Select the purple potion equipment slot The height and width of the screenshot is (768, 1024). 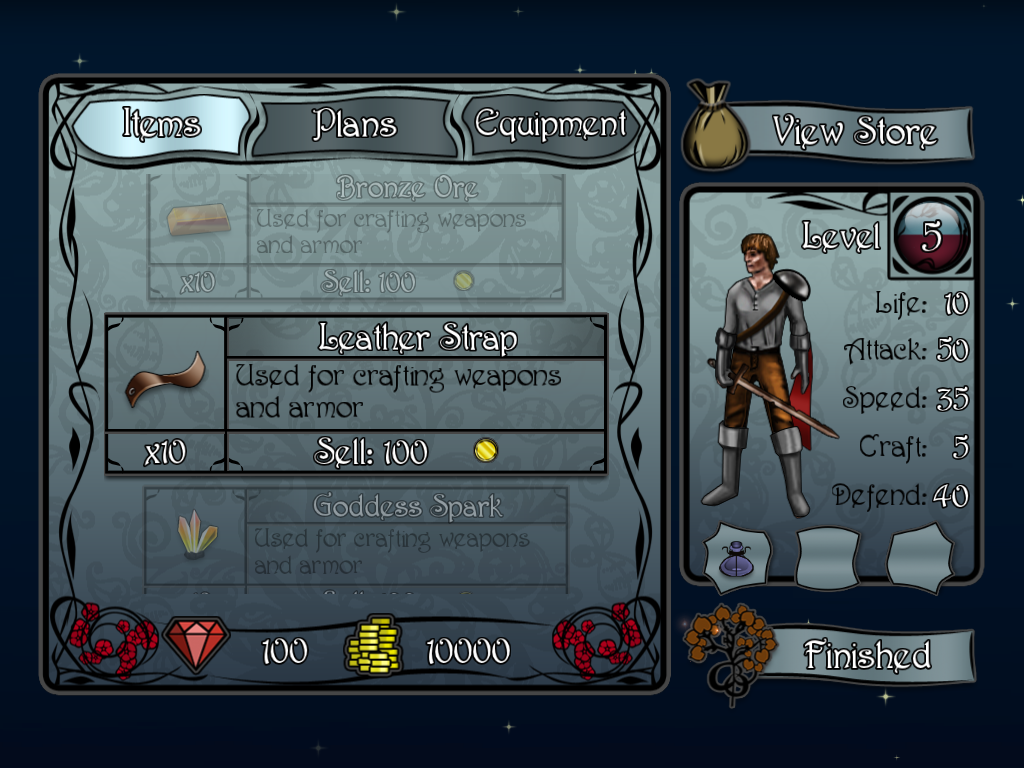pos(739,556)
